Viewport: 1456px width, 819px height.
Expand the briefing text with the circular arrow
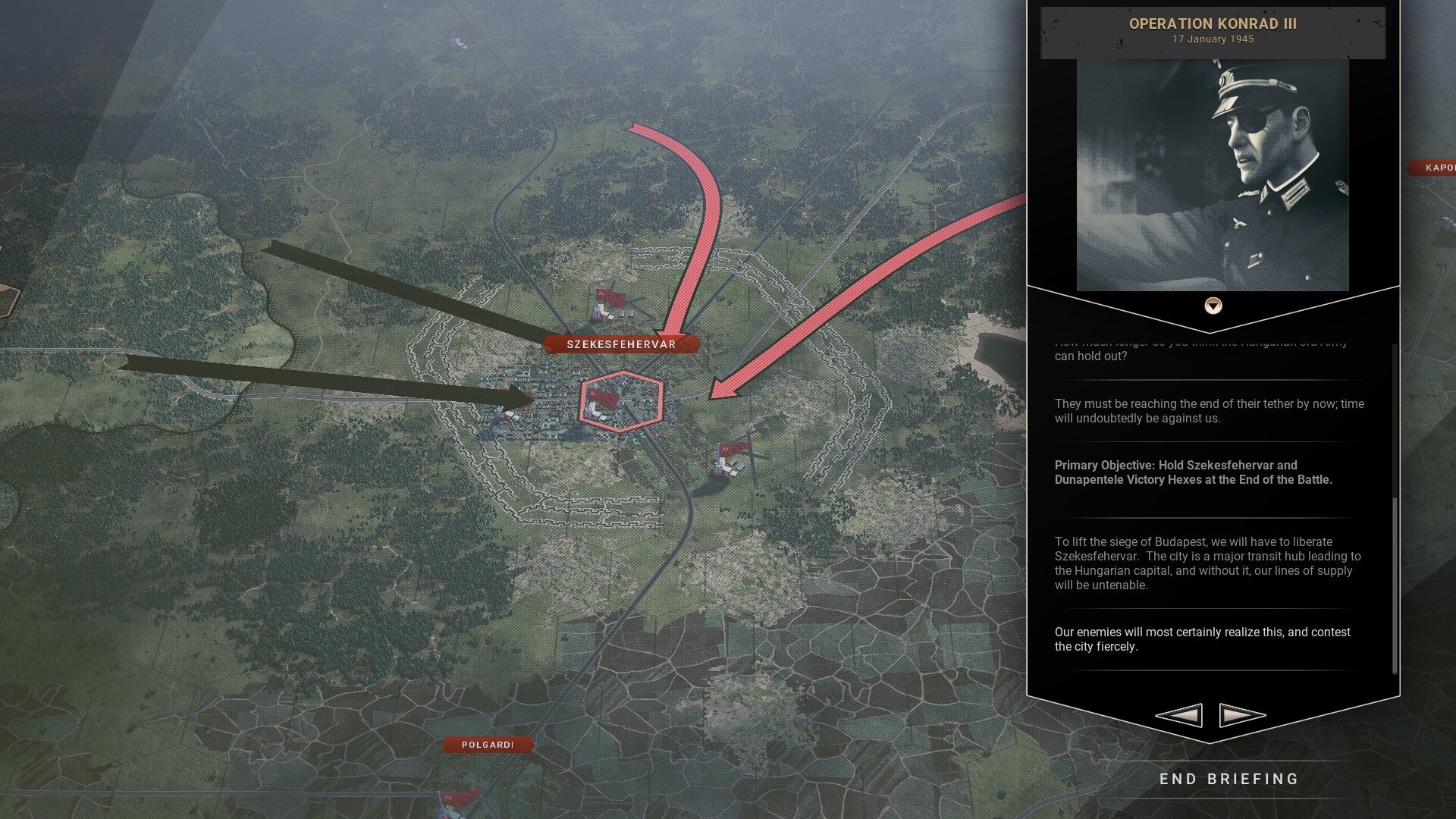pos(1213,306)
